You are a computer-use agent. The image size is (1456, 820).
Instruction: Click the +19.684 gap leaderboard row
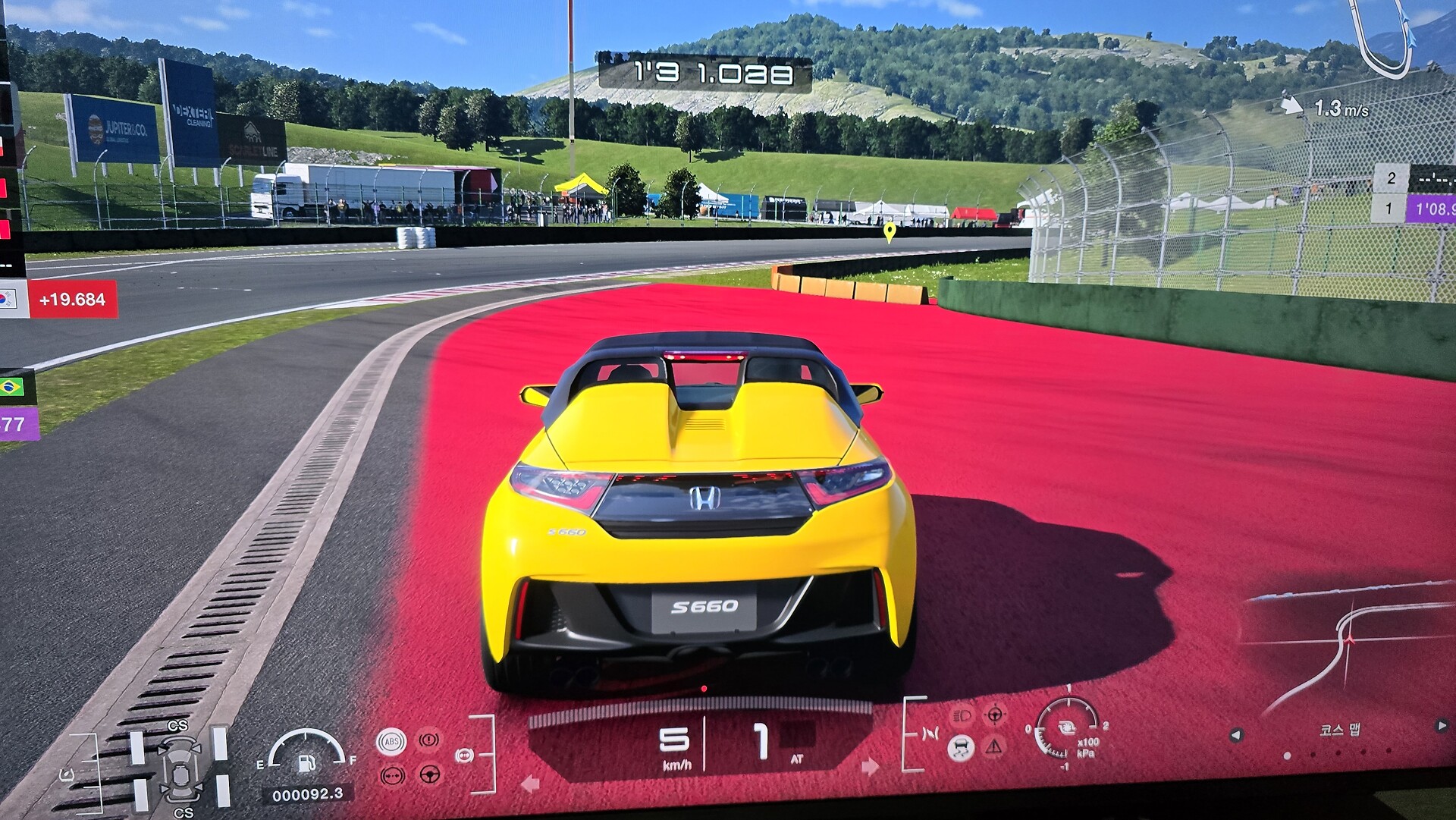[x=72, y=300]
